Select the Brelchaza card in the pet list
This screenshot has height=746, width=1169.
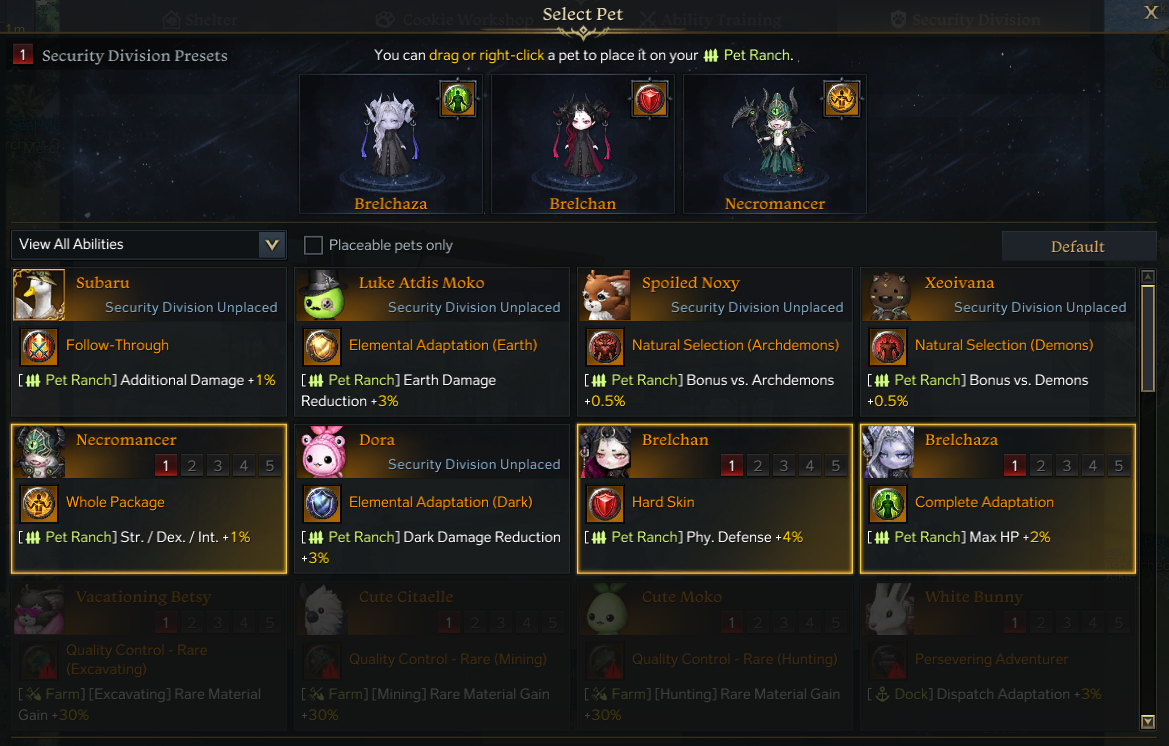pyautogui.click(x=997, y=498)
